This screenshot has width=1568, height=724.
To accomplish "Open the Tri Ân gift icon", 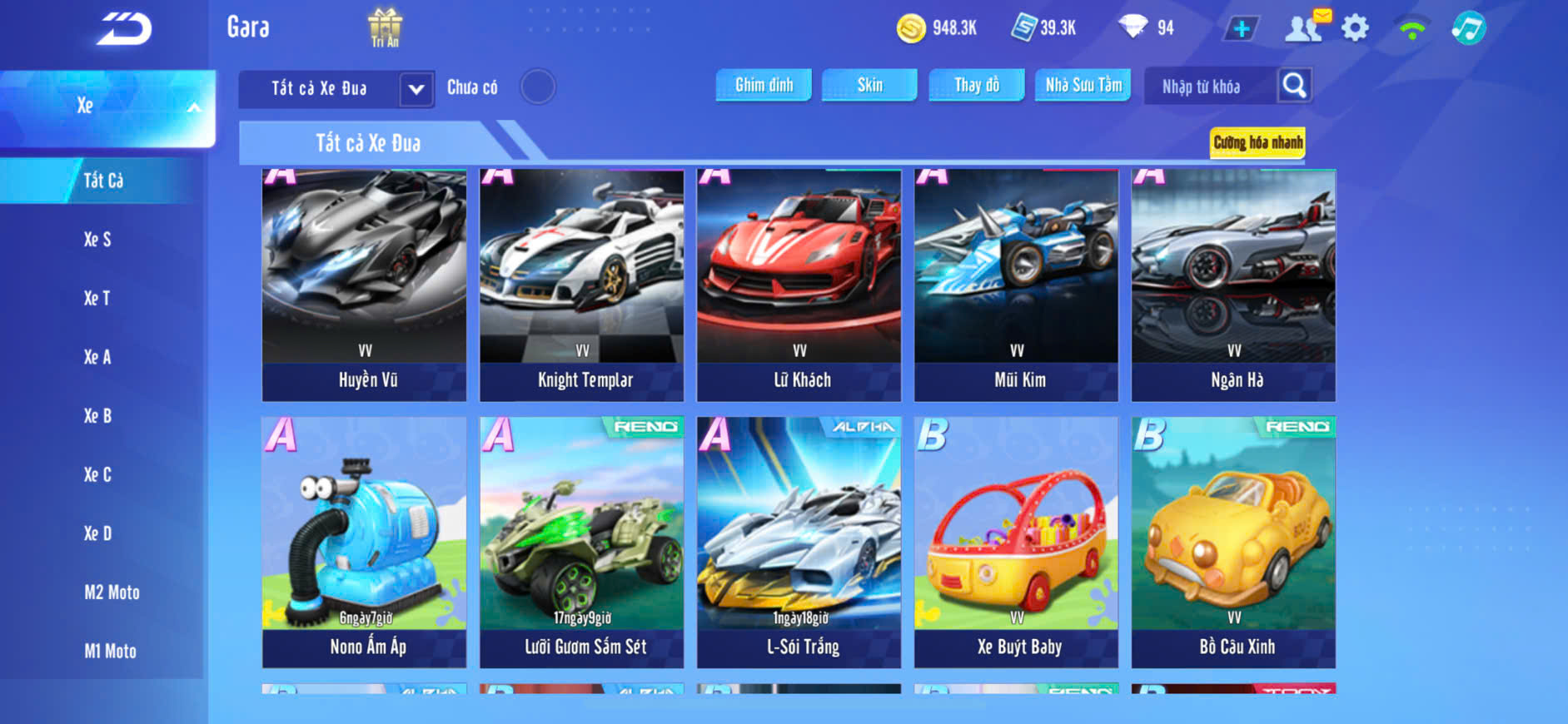I will tap(385, 27).
